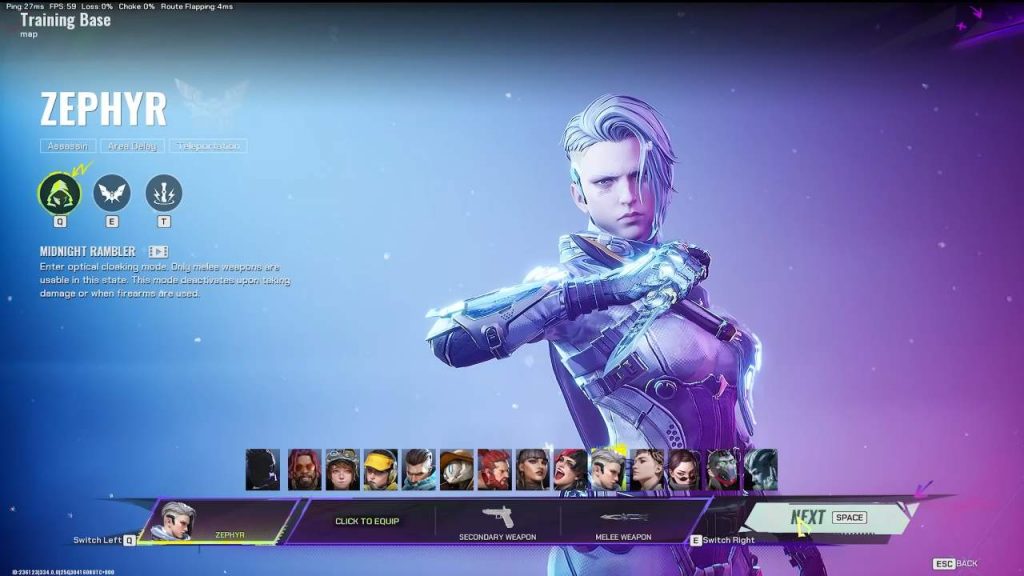
Task: Select Zephyr's silver-haired portrait in the roster
Action: [x=608, y=469]
